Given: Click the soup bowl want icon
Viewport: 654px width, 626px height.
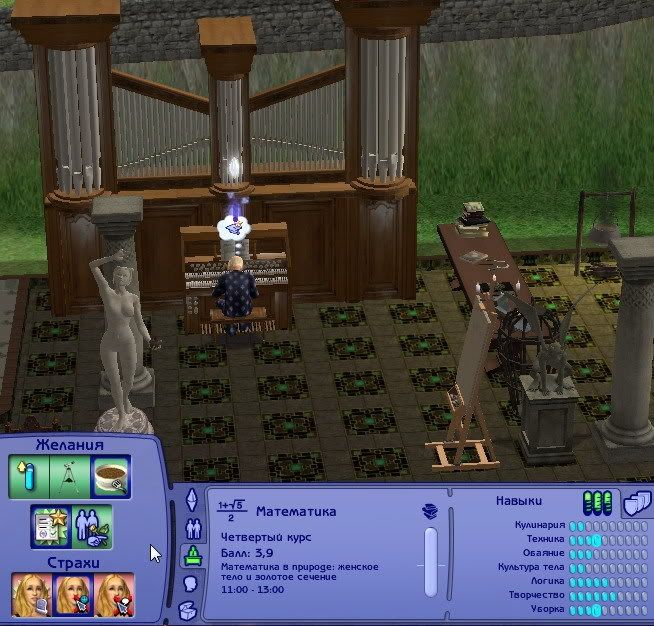Looking at the screenshot, I should pyautogui.click(x=112, y=478).
